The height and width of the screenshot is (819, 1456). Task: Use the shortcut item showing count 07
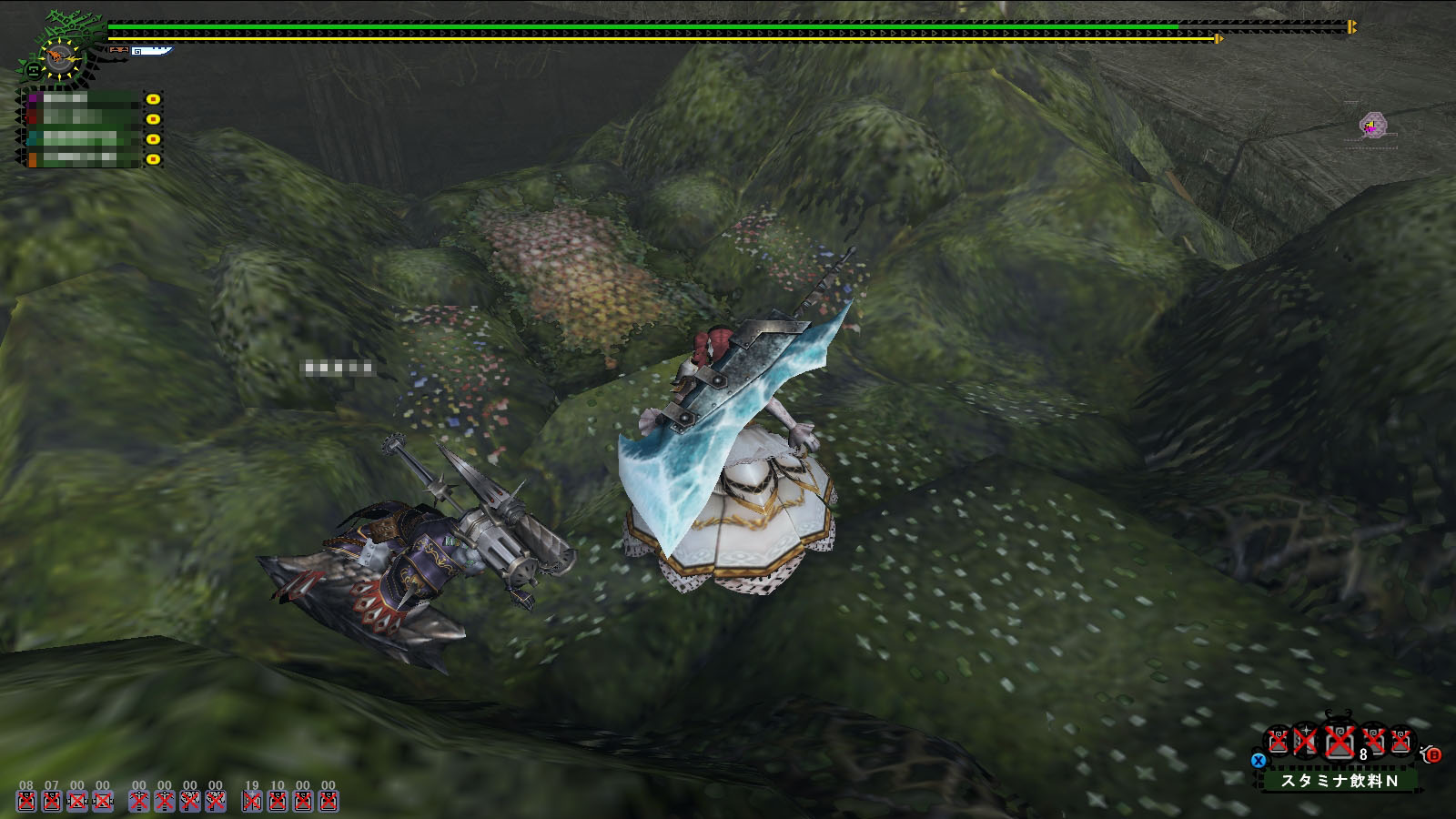(x=52, y=801)
